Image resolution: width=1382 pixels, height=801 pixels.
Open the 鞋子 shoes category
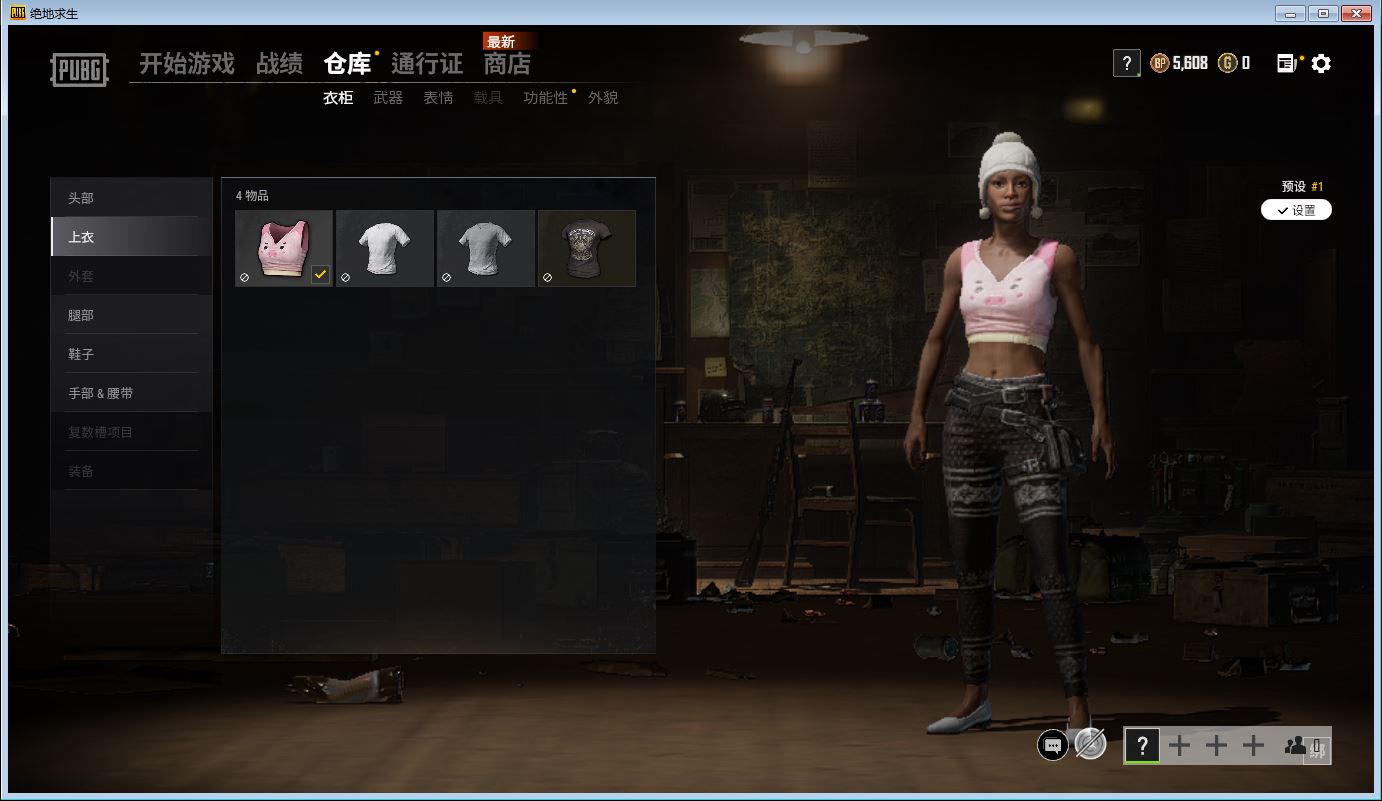pos(81,354)
